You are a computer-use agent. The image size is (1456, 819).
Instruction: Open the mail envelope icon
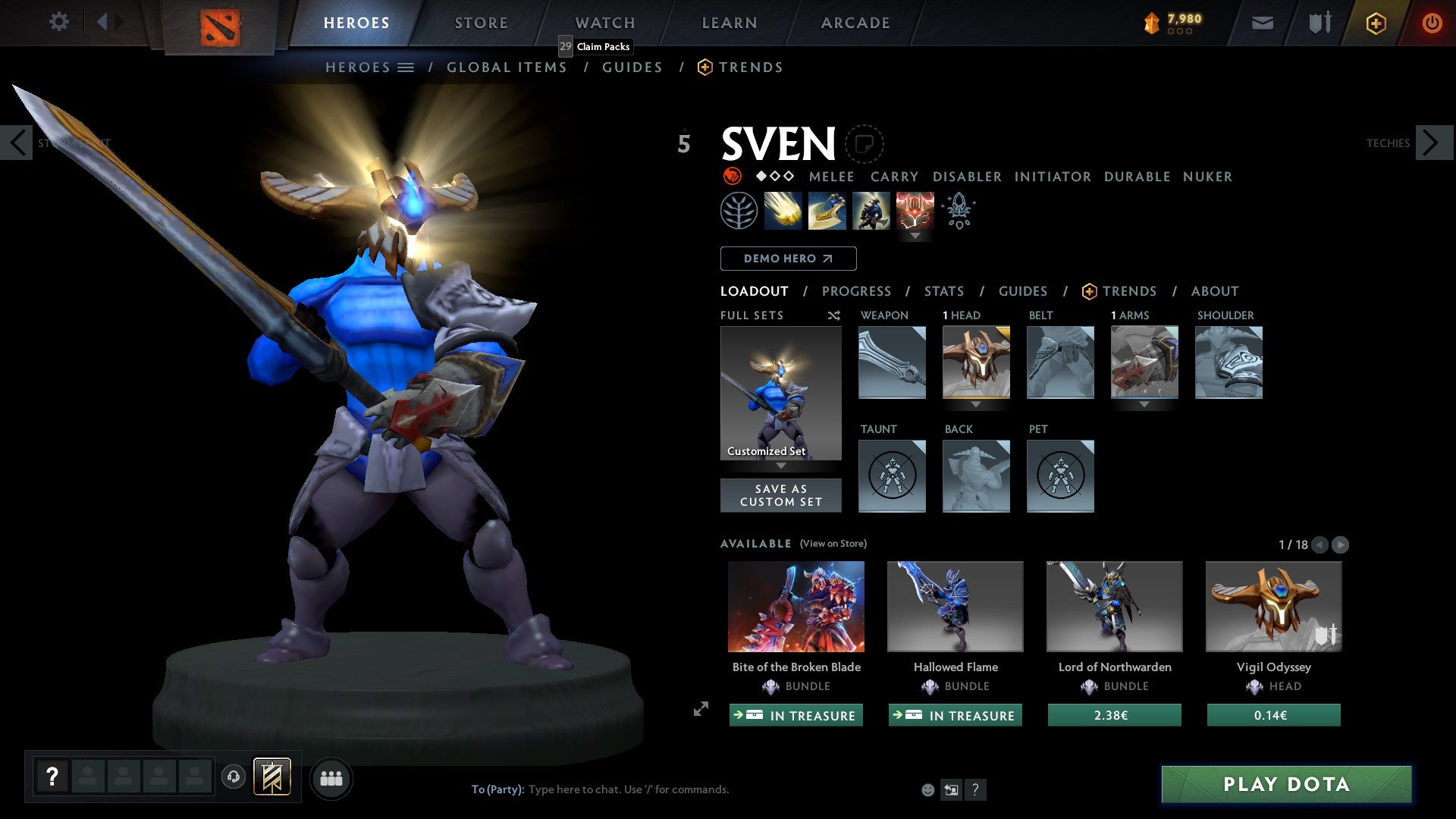click(x=1263, y=23)
